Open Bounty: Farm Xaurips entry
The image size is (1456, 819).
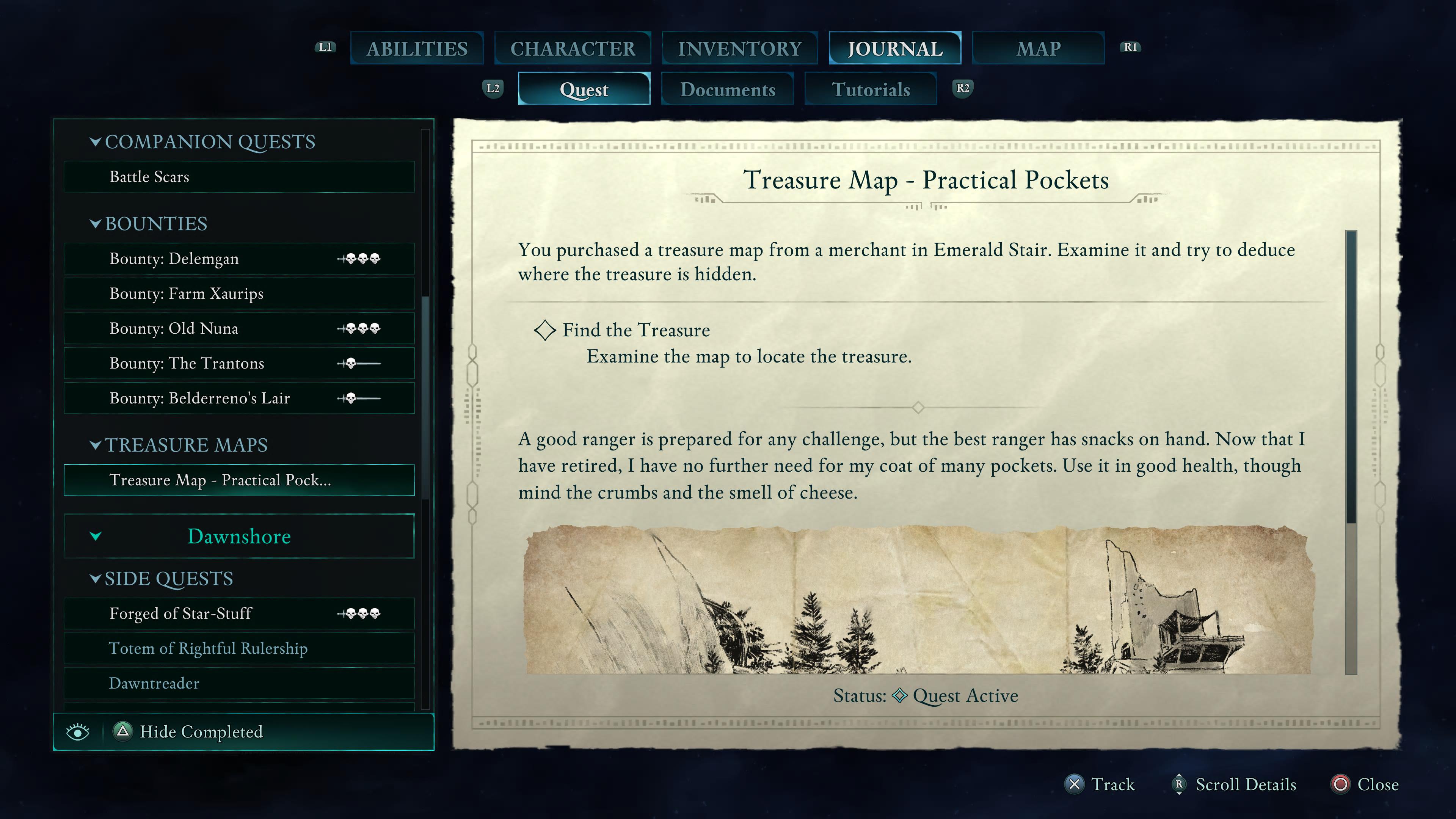coord(239,294)
